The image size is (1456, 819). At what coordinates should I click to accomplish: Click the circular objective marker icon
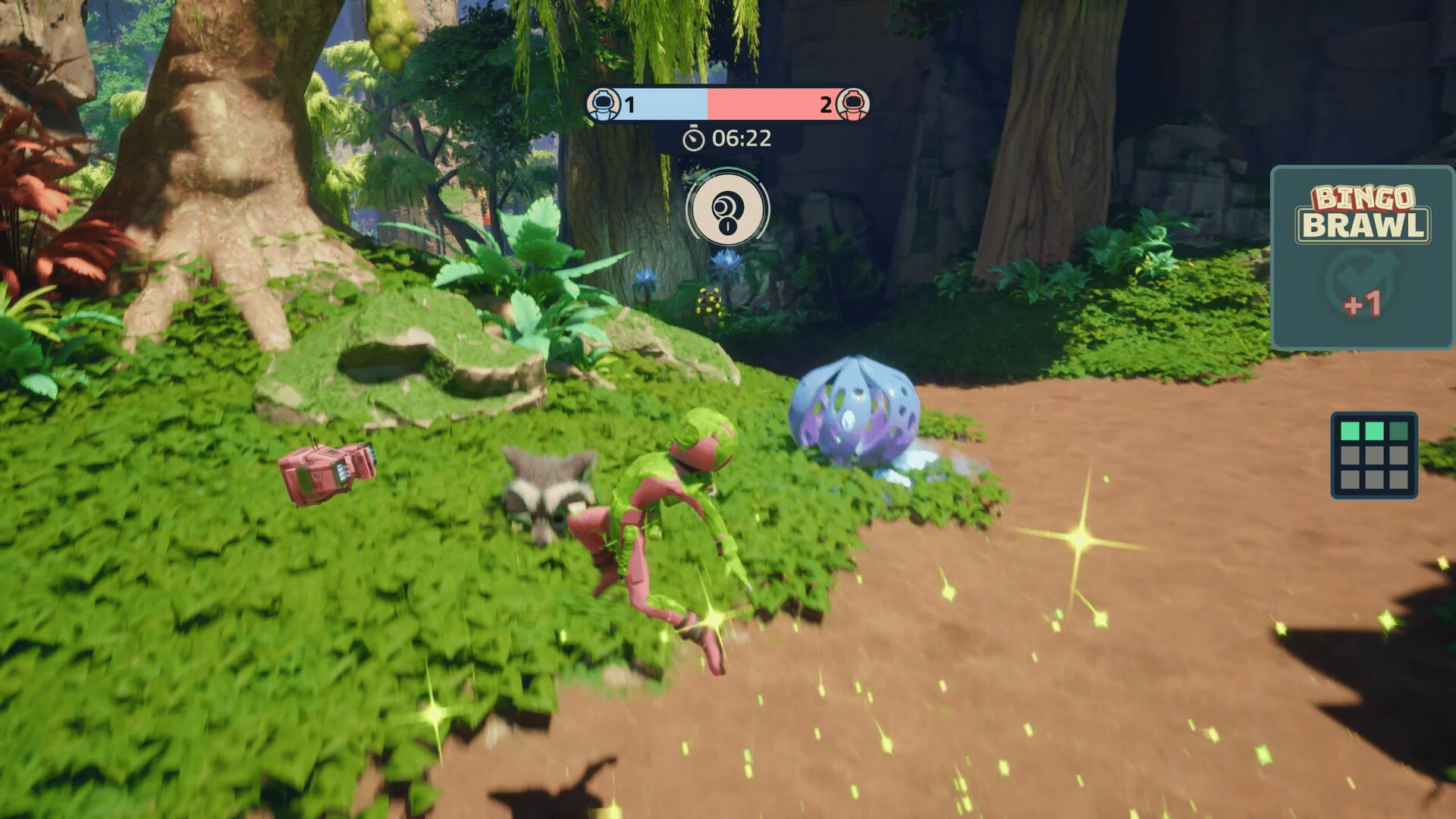pos(727,209)
